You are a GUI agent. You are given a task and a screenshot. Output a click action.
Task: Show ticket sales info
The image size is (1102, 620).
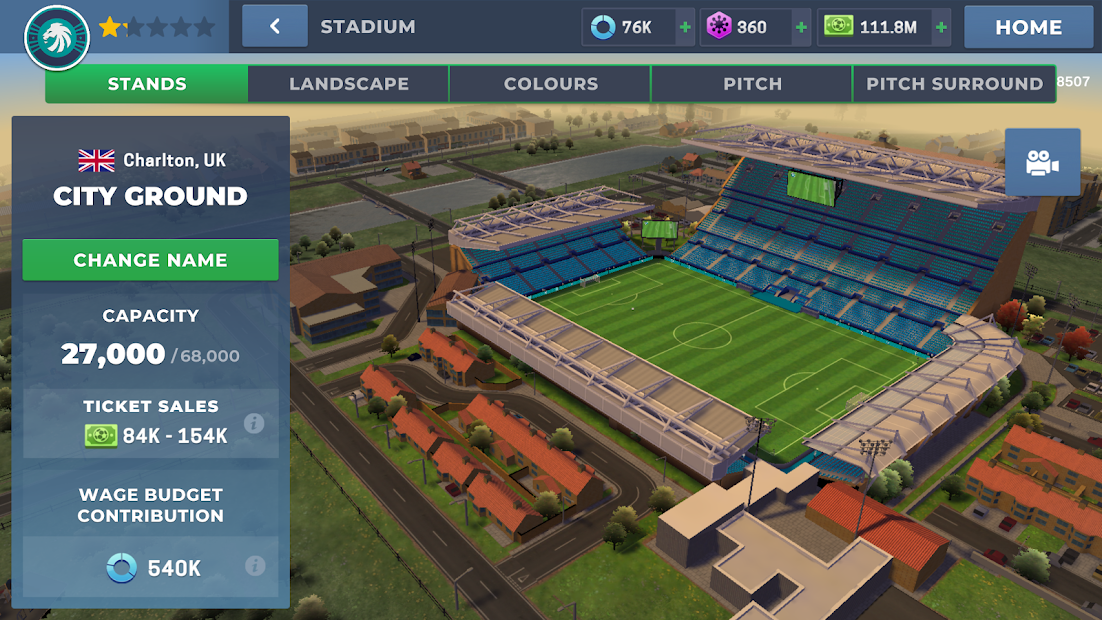point(255,423)
